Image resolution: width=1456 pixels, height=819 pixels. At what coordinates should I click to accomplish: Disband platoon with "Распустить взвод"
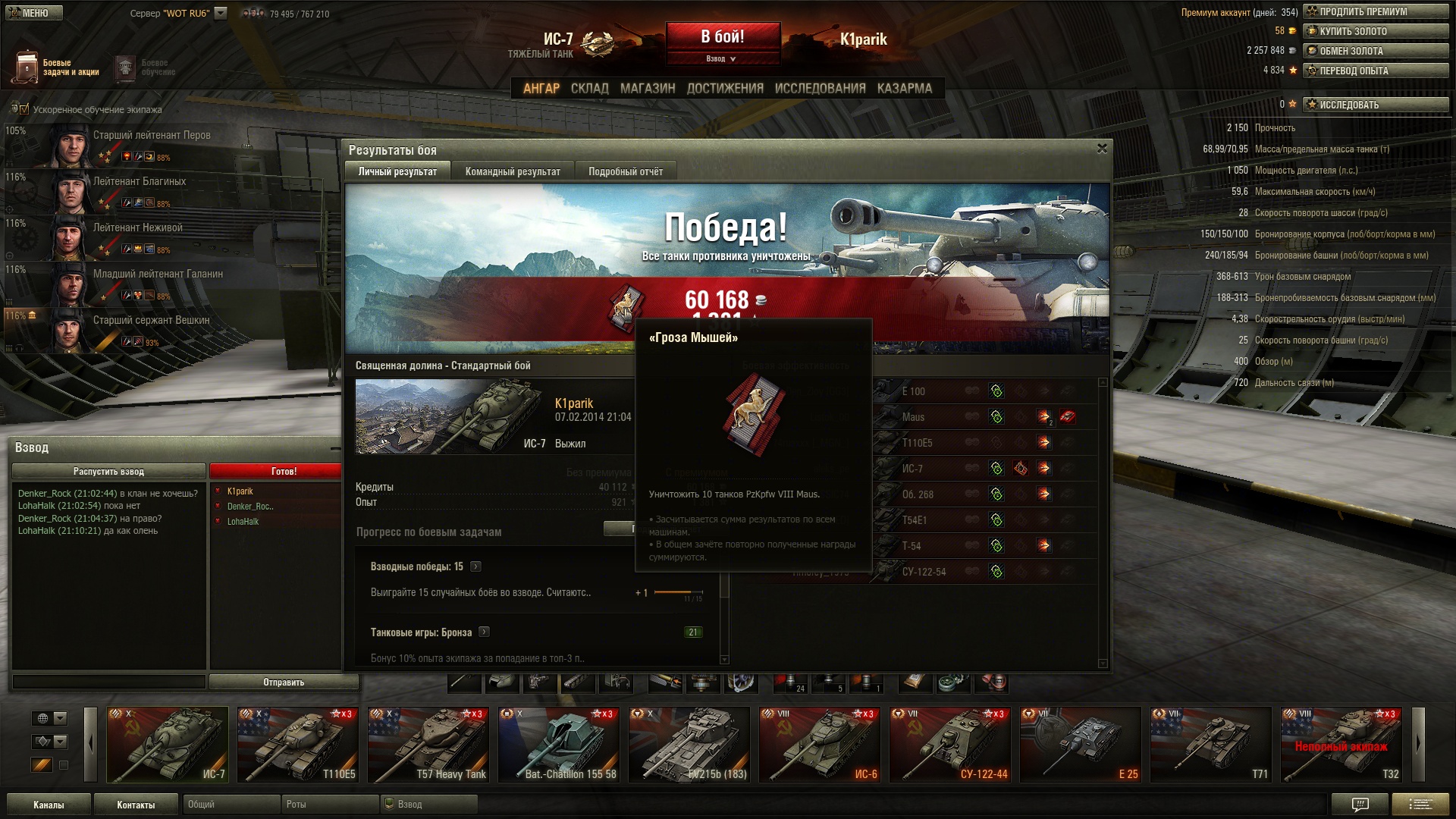pyautogui.click(x=108, y=471)
